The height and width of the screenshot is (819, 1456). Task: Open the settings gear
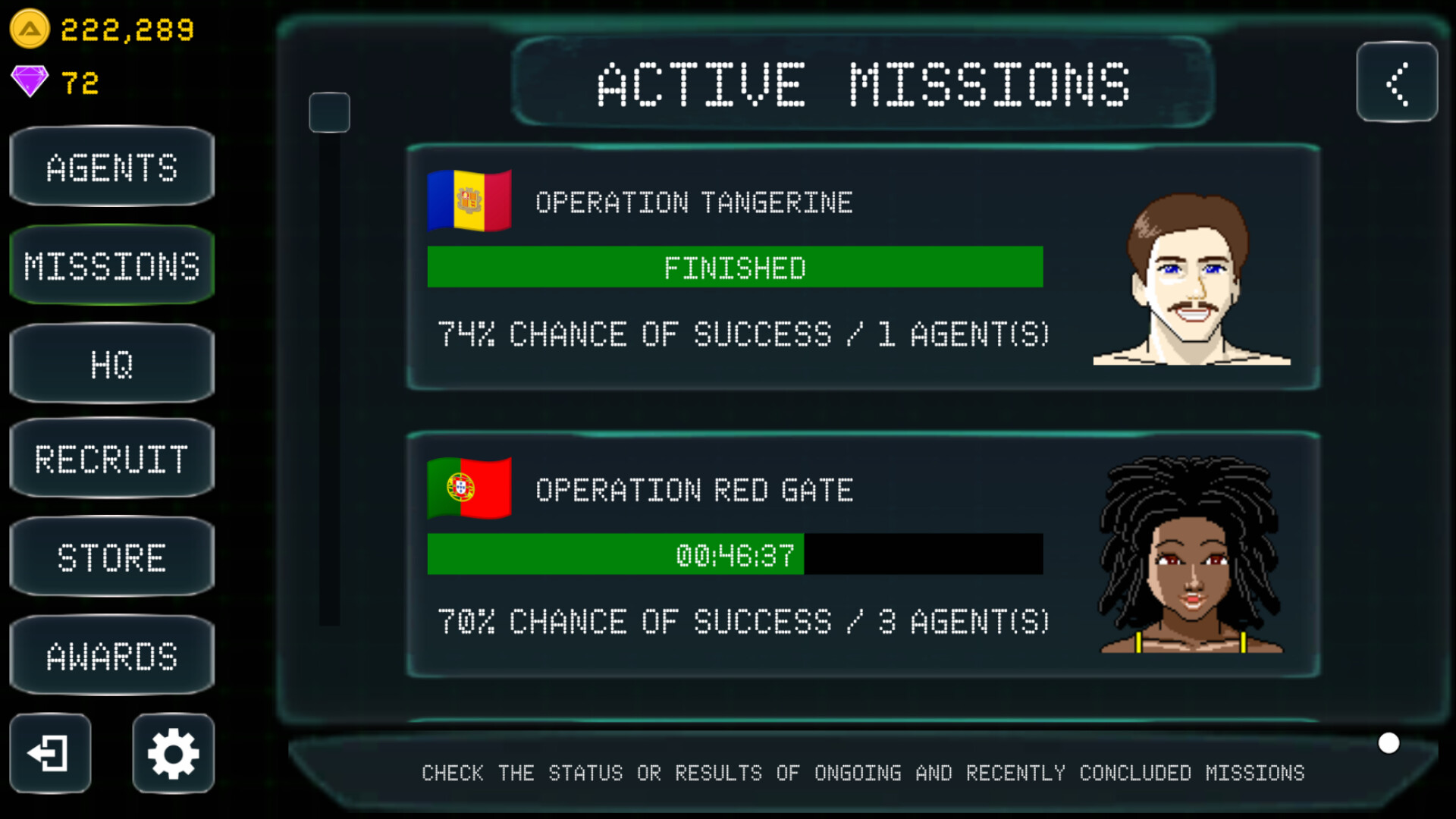(x=173, y=753)
